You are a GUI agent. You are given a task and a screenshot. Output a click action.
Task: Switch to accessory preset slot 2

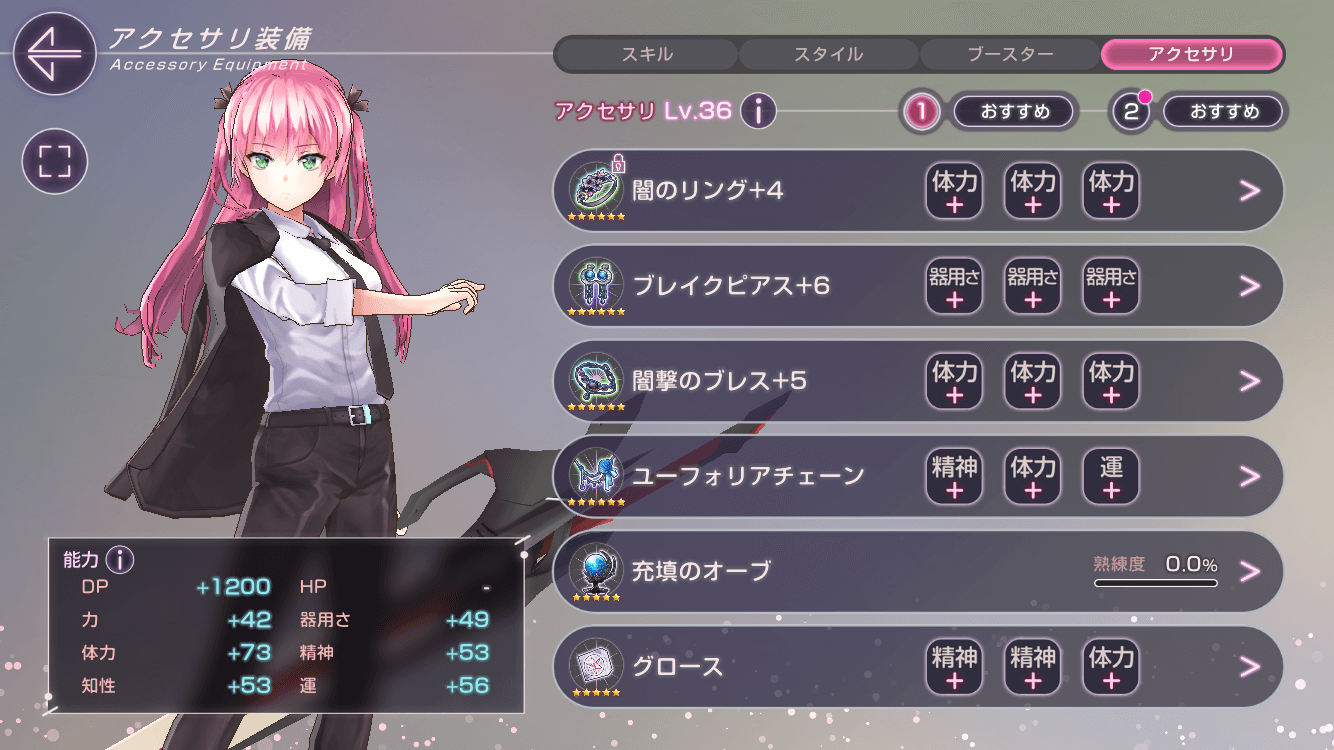1130,111
